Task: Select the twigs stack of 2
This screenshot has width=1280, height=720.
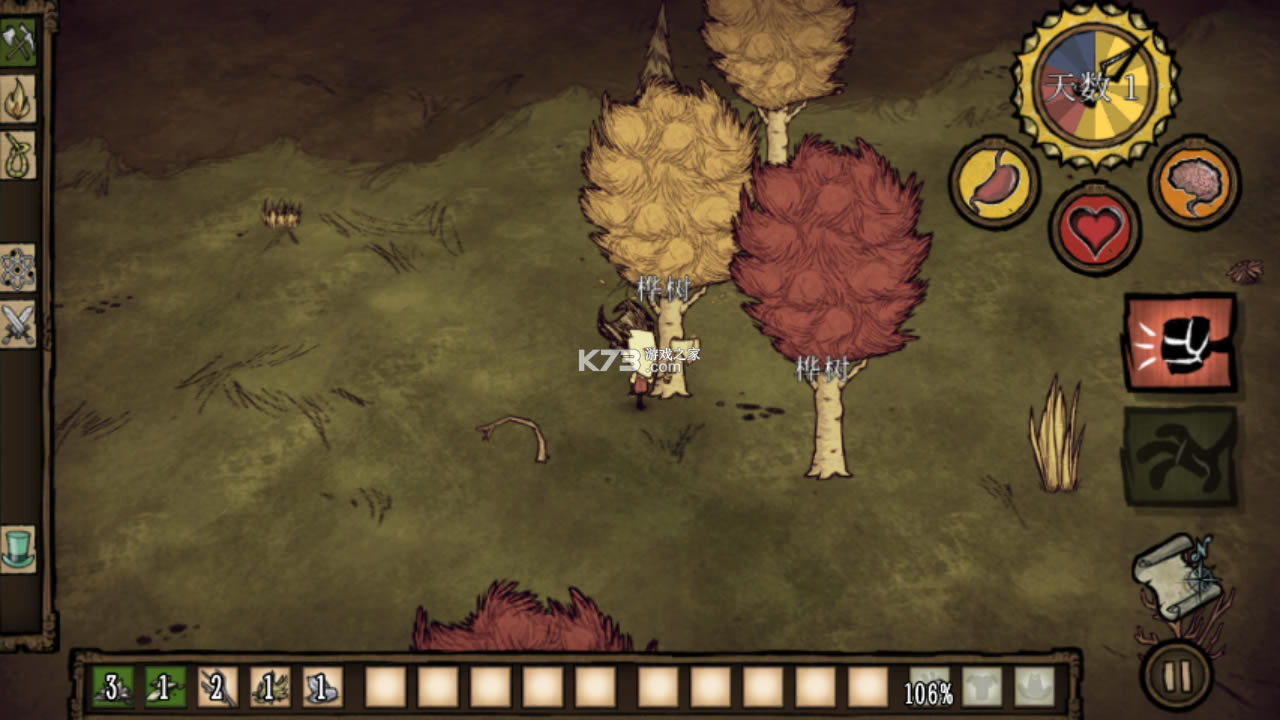Action: (218, 687)
